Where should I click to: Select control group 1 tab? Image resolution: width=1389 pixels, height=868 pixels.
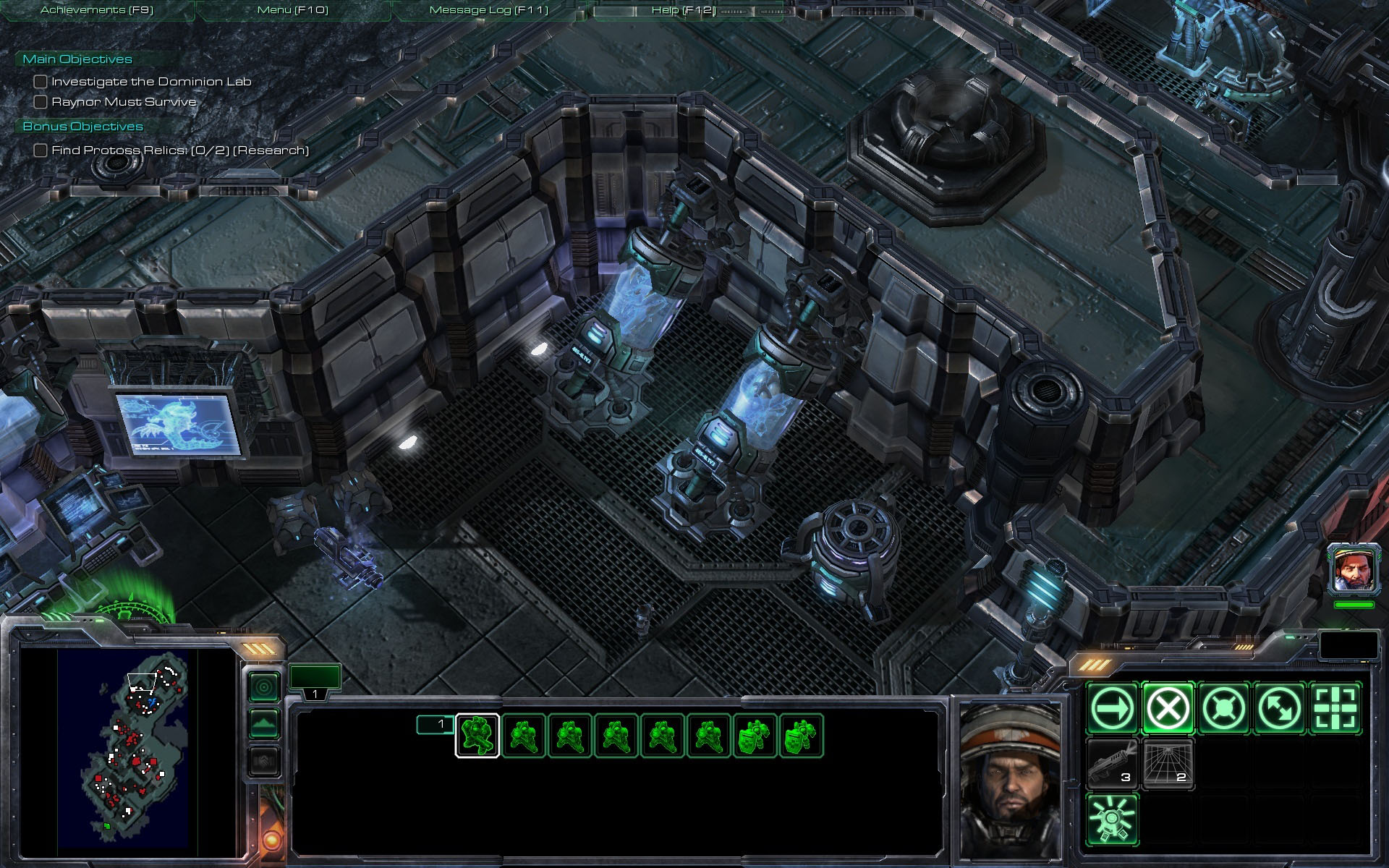click(x=315, y=681)
